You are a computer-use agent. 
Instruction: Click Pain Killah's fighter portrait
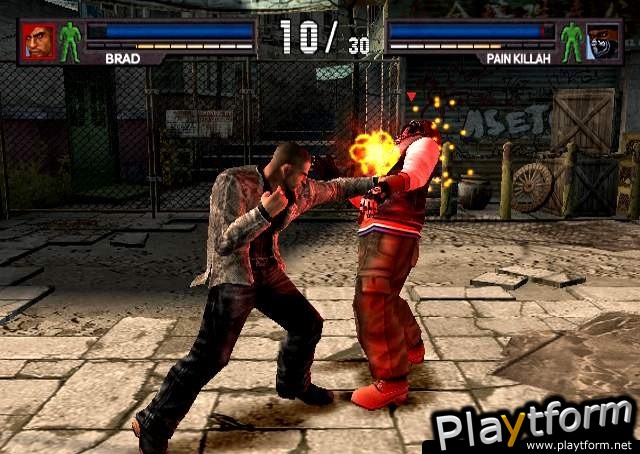[603, 42]
